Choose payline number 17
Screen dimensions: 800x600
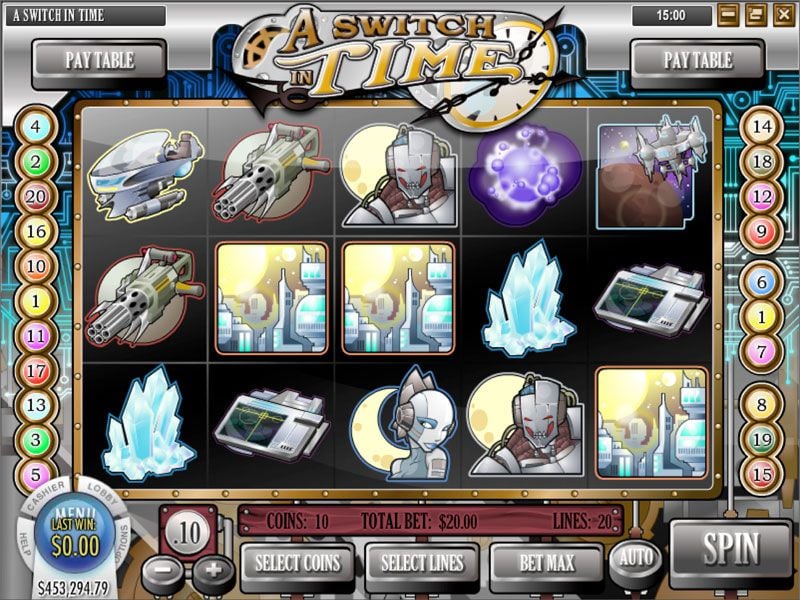click(36, 370)
